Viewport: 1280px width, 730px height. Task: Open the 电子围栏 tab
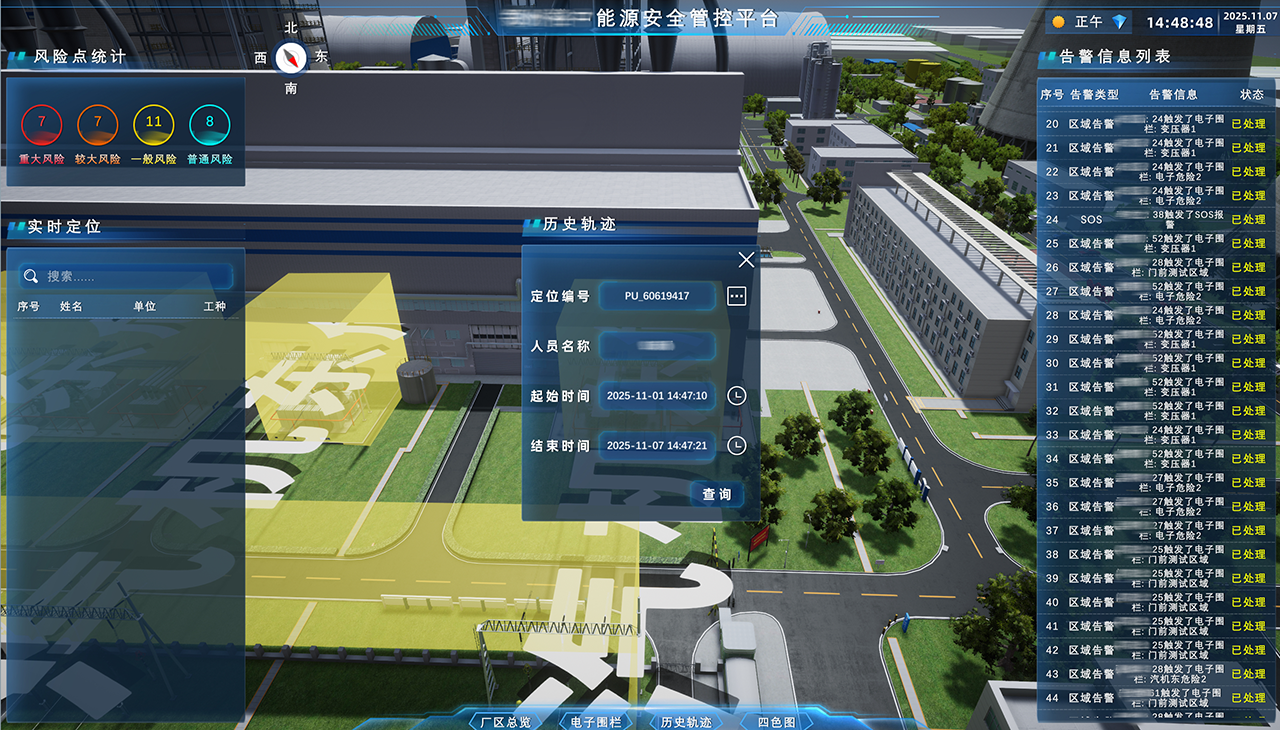click(x=596, y=721)
